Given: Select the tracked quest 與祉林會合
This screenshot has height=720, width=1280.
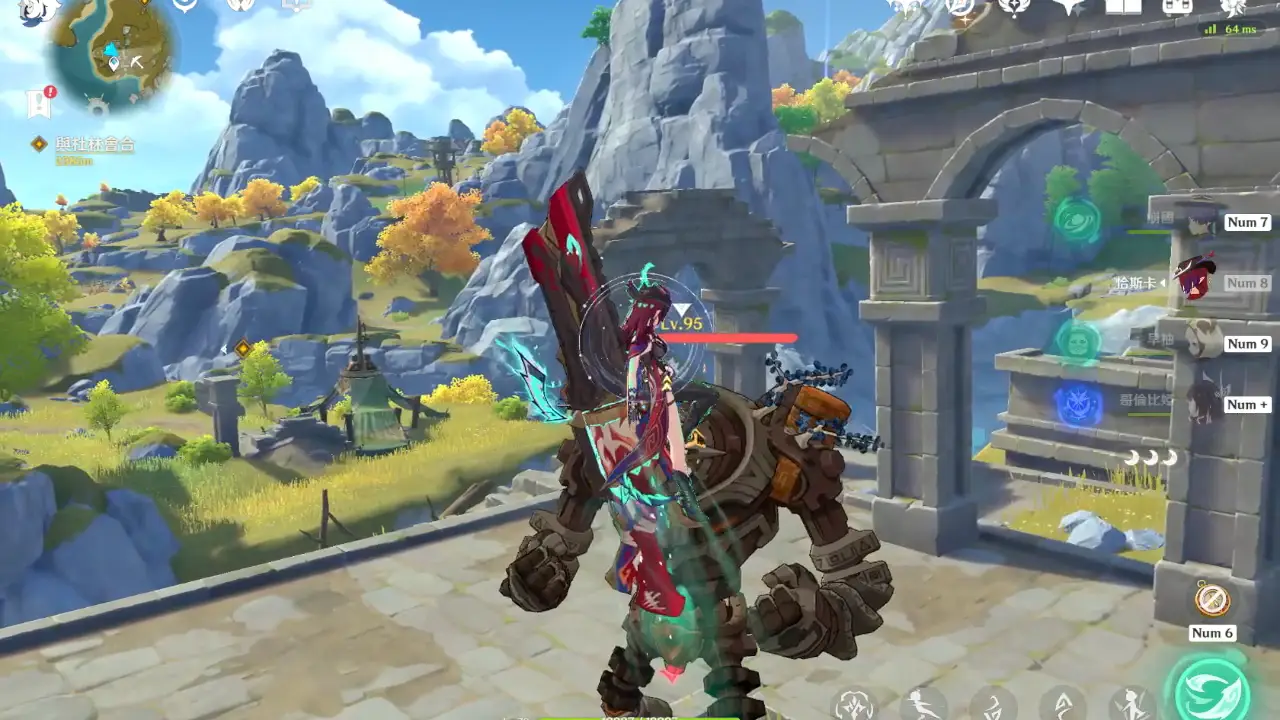Looking at the screenshot, I should coord(95,145).
